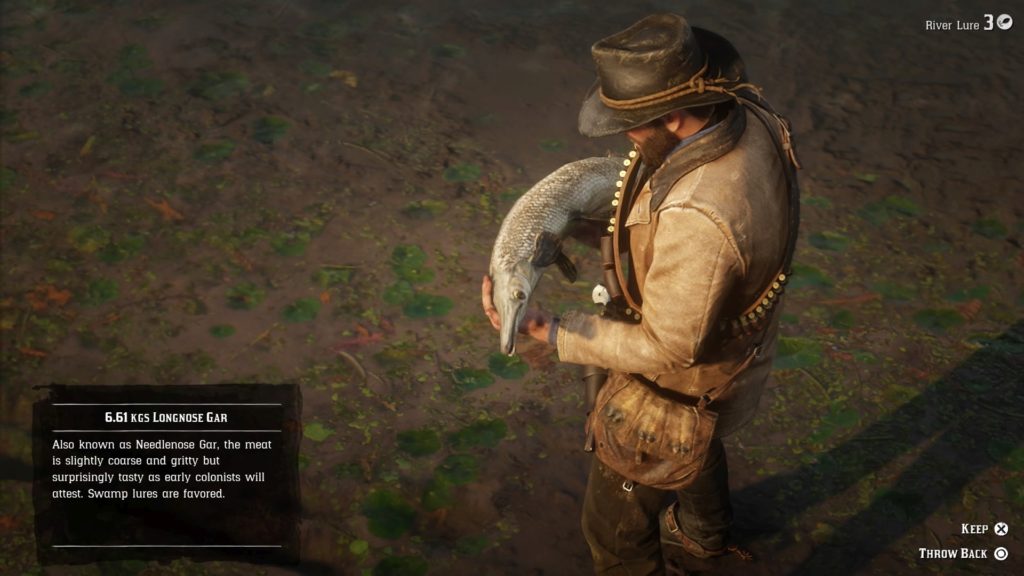Click the River Lure item icon
Viewport: 1024px width, 576px height.
pyautogui.click(x=1004, y=23)
